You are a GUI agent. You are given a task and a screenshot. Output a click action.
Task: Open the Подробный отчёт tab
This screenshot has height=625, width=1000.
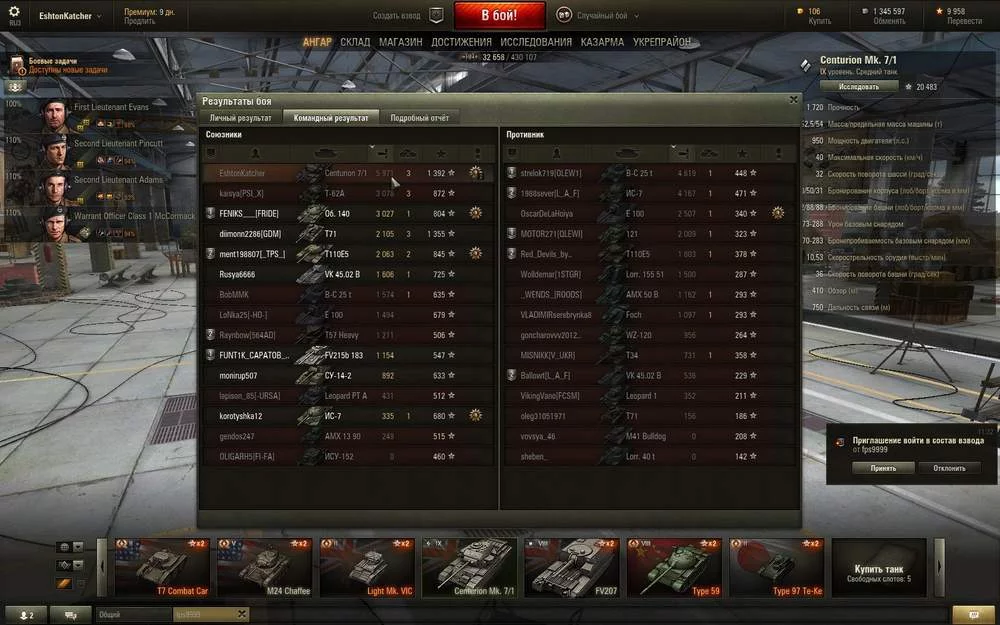pyautogui.click(x=419, y=118)
